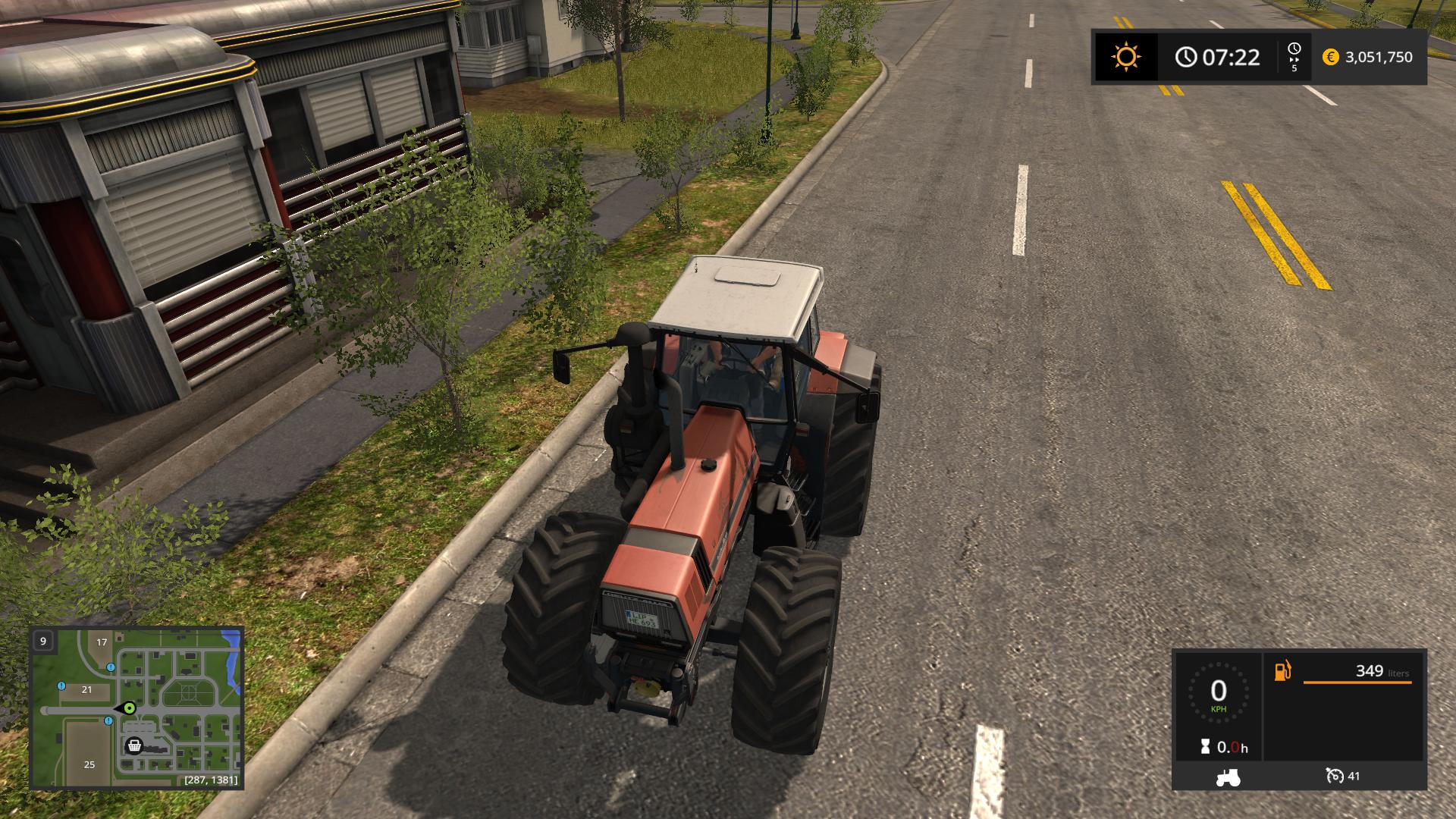The width and height of the screenshot is (1456, 819).
Task: Select field 21 on the minimap
Action: [86, 689]
